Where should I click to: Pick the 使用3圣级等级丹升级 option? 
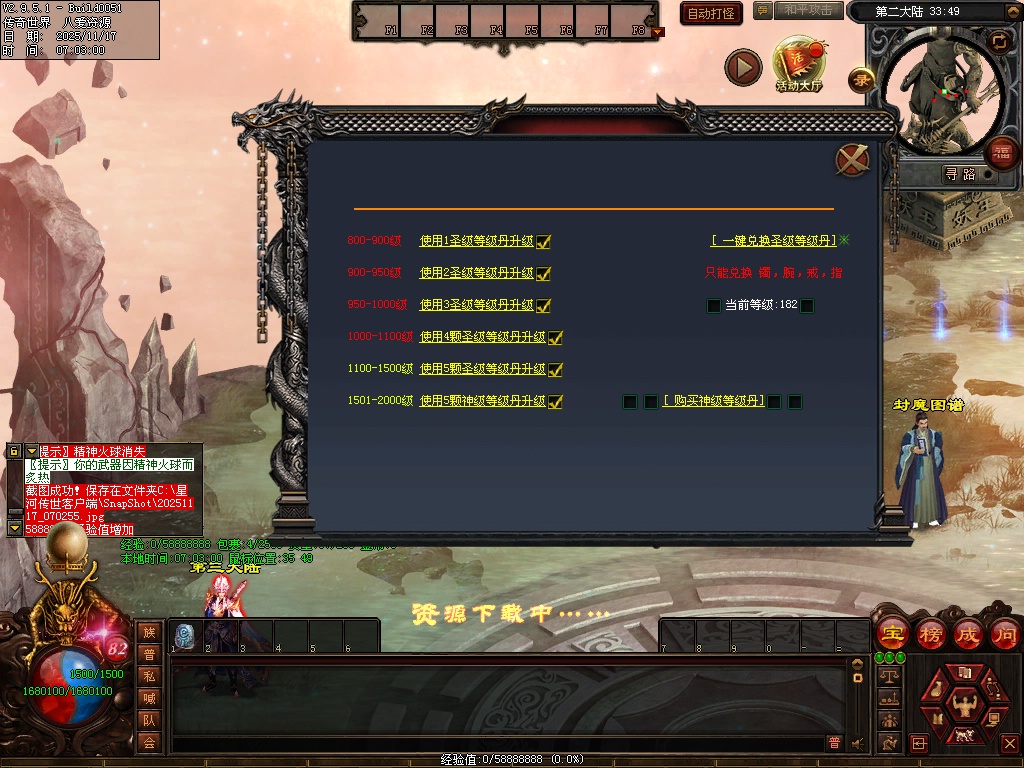coord(476,305)
